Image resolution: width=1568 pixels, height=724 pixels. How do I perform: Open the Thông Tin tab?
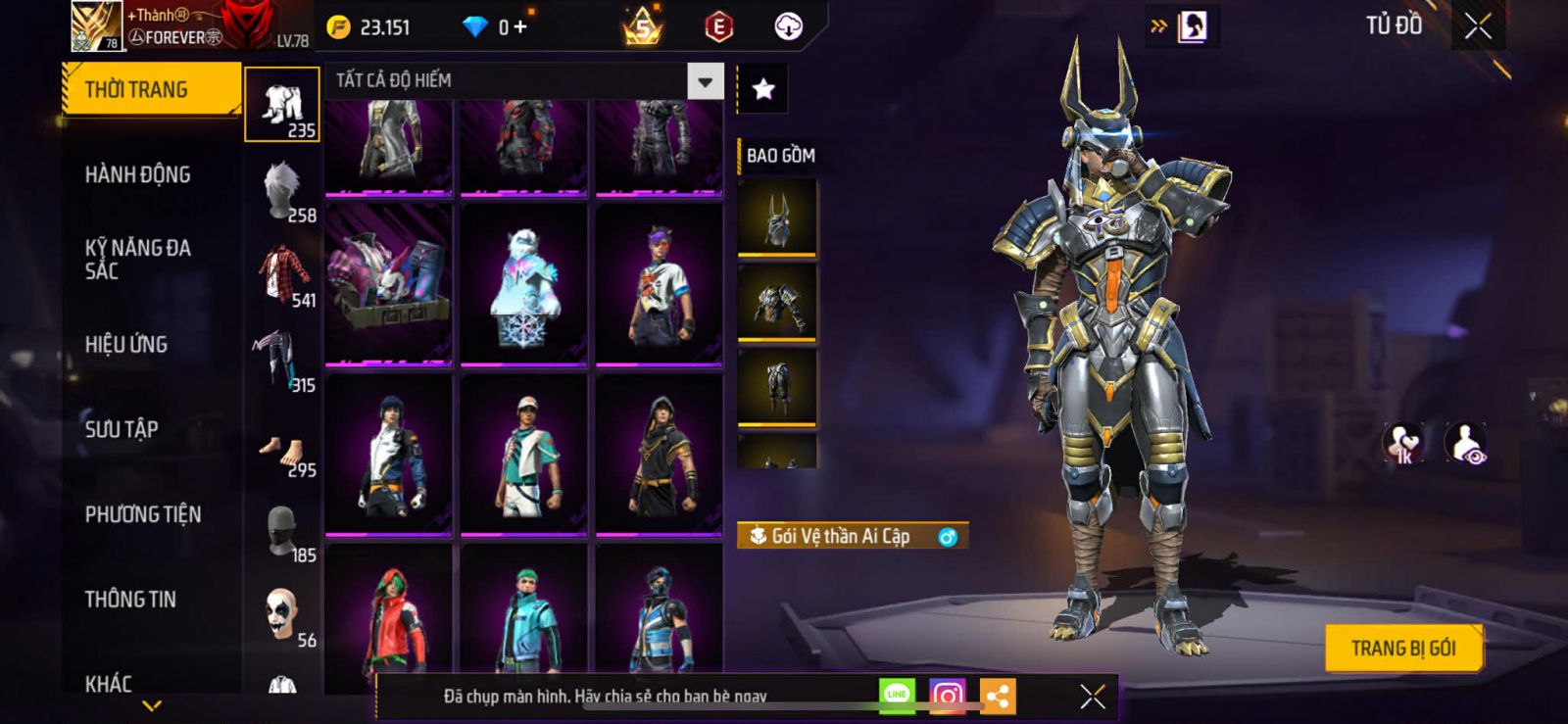(x=130, y=599)
